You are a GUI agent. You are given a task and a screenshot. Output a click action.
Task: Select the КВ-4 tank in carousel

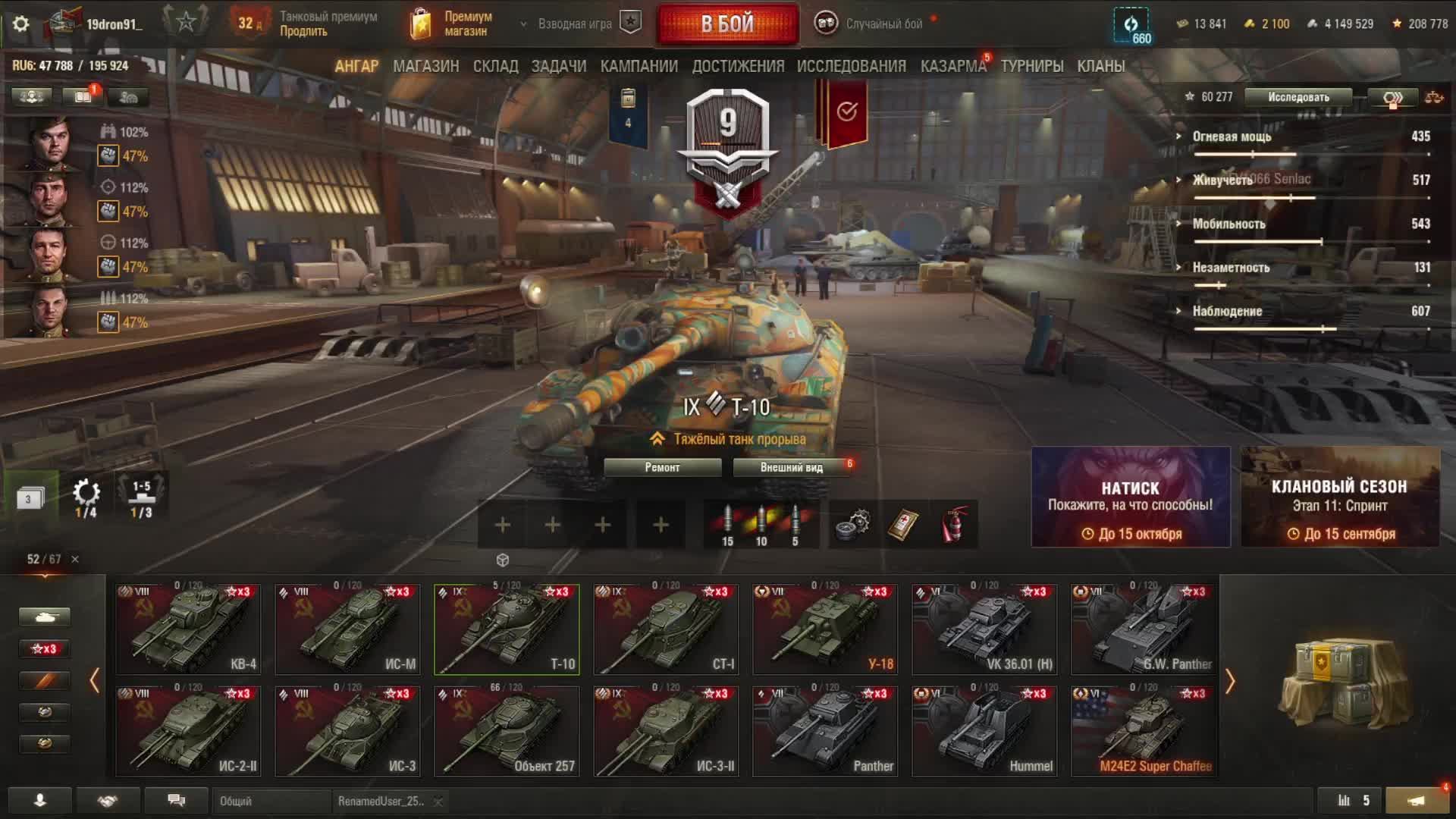click(x=188, y=629)
